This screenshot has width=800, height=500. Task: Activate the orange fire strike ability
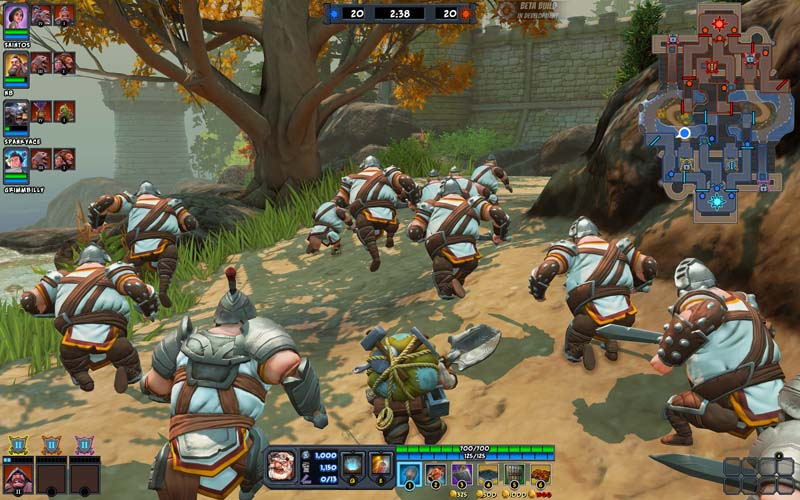point(380,464)
